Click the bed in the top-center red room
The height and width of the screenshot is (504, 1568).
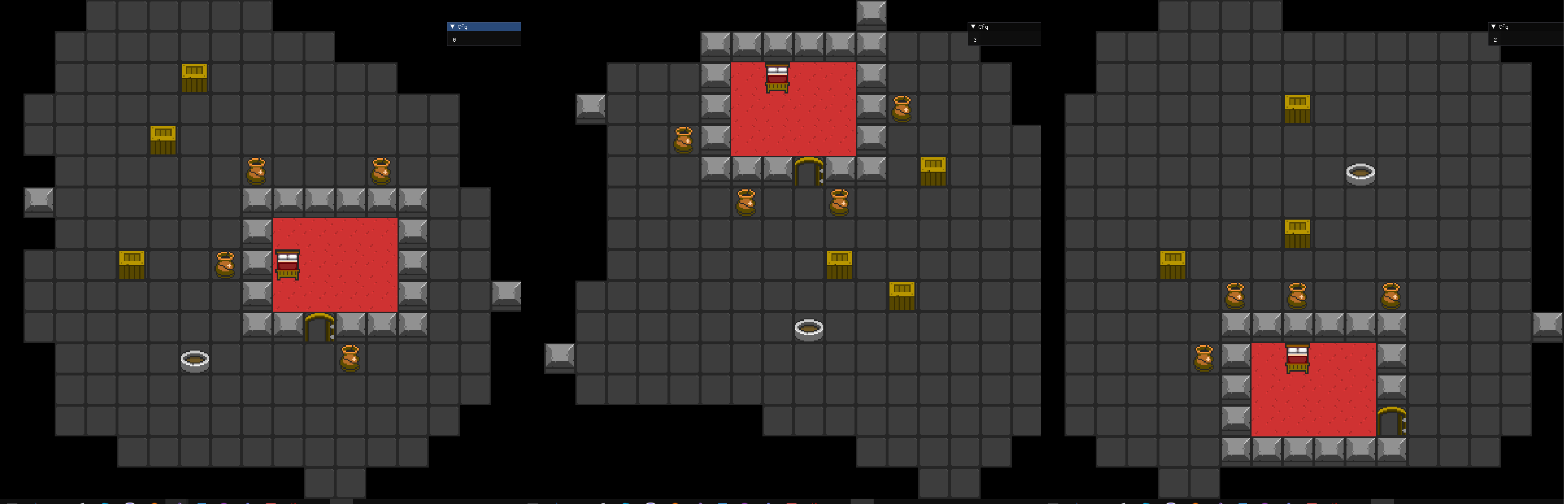pyautogui.click(x=777, y=78)
